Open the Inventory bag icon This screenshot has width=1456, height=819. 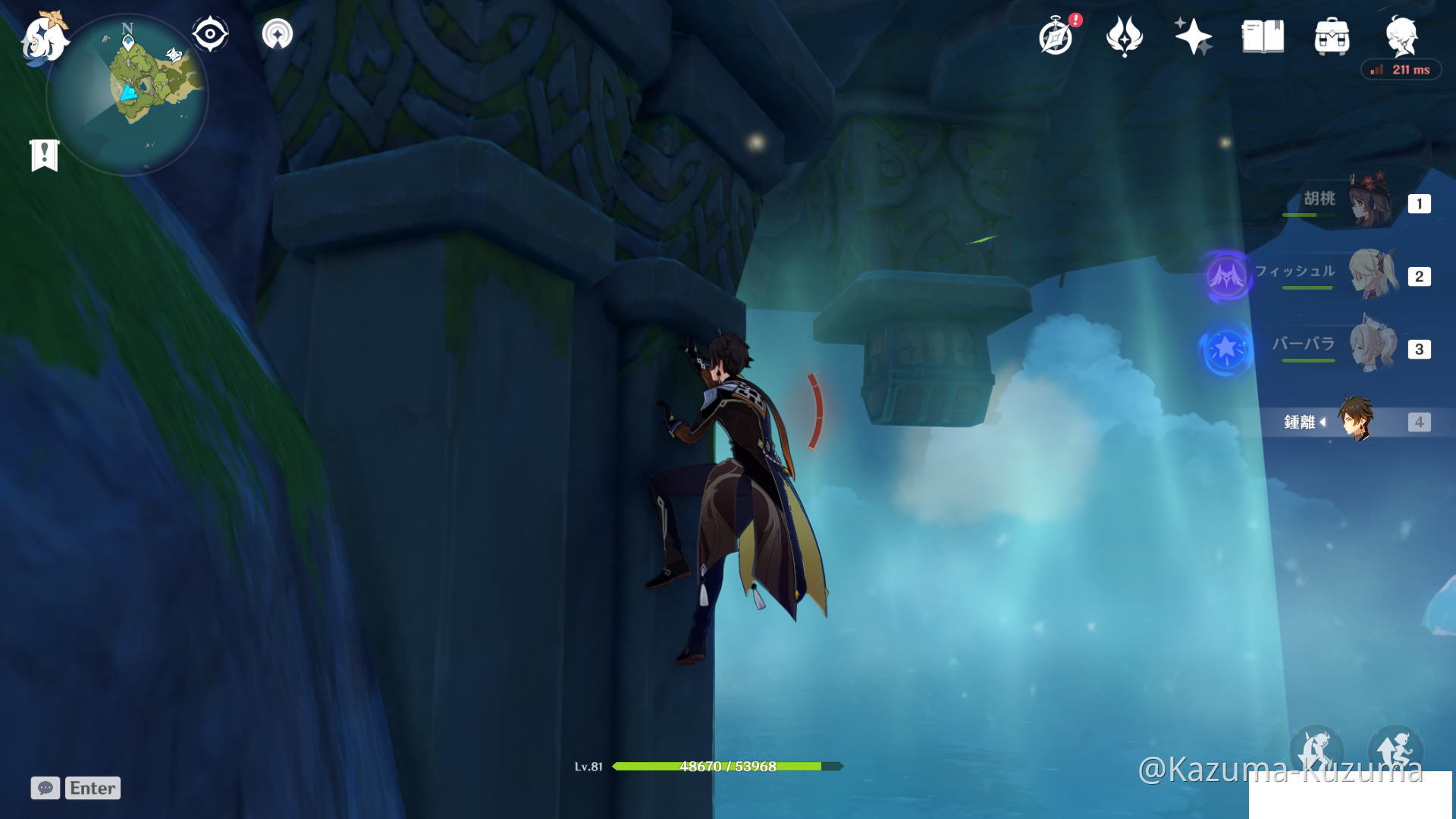[1332, 36]
